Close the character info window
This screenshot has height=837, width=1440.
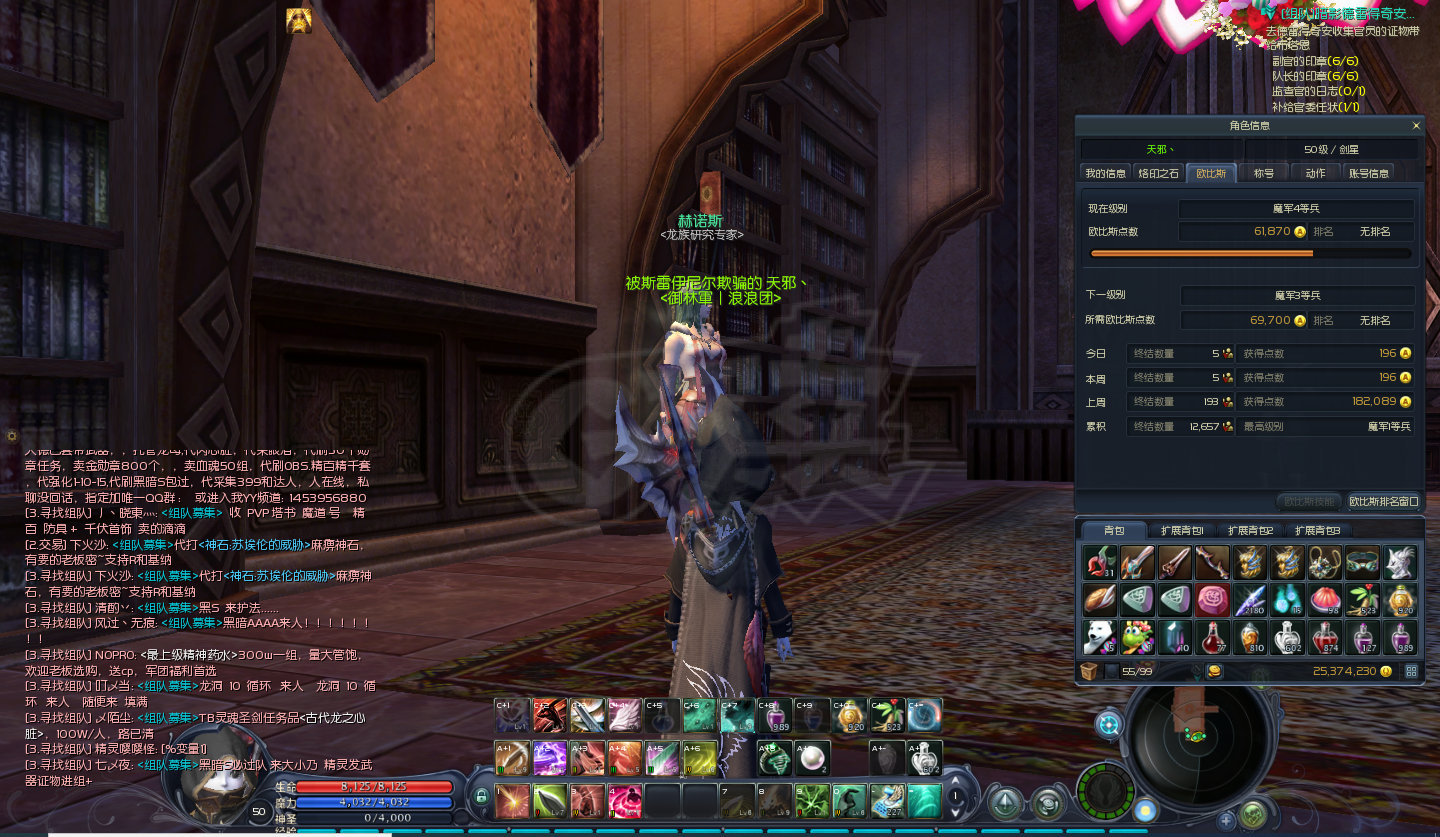[x=1415, y=126]
